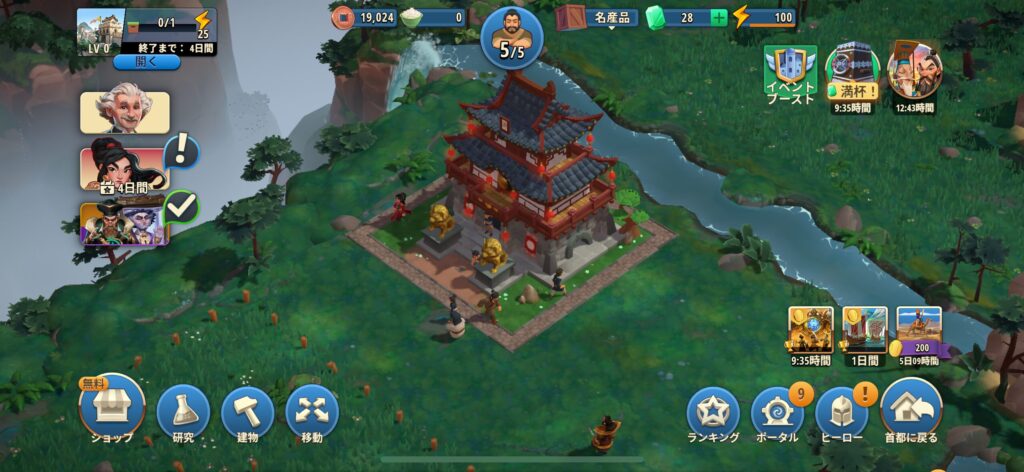Screen dimensions: 1024x472
Task: Open the 研究 research menu
Action: [183, 410]
